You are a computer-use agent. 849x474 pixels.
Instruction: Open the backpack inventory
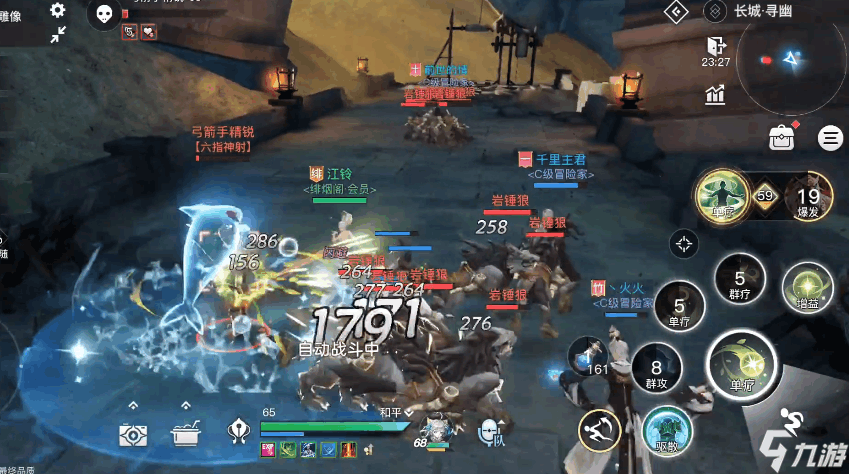(781, 138)
